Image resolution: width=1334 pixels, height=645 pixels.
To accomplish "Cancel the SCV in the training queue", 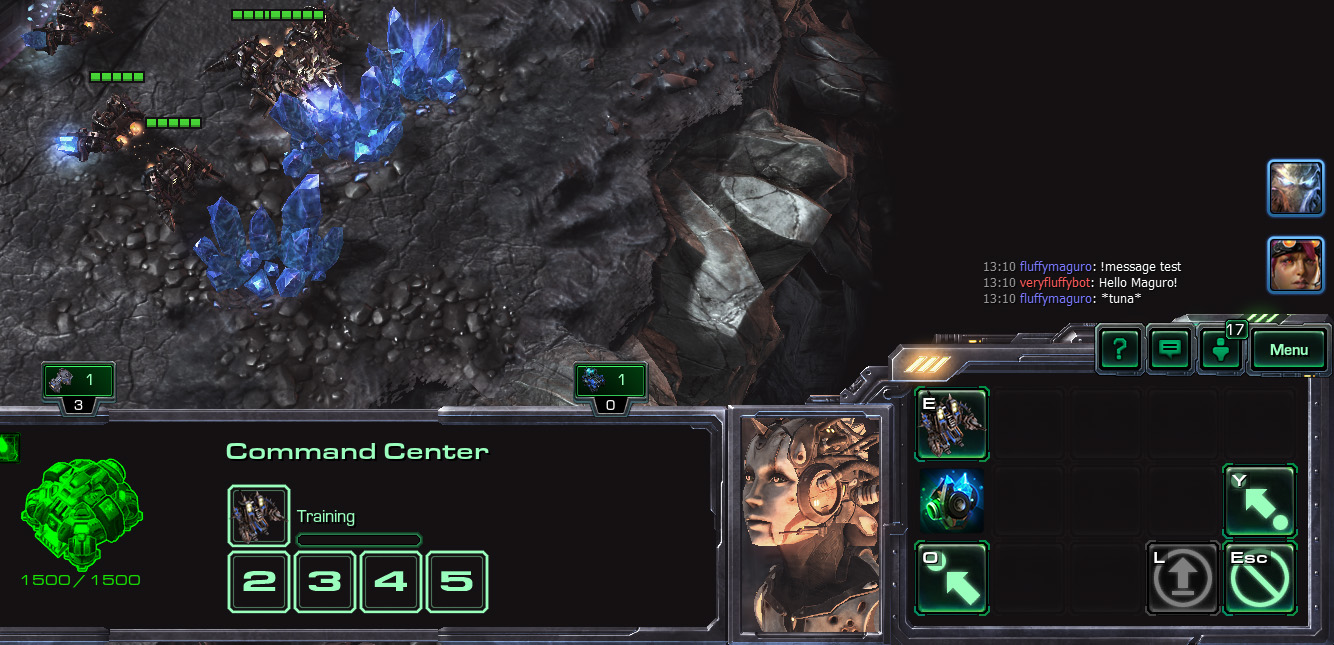I will pyautogui.click(x=259, y=516).
